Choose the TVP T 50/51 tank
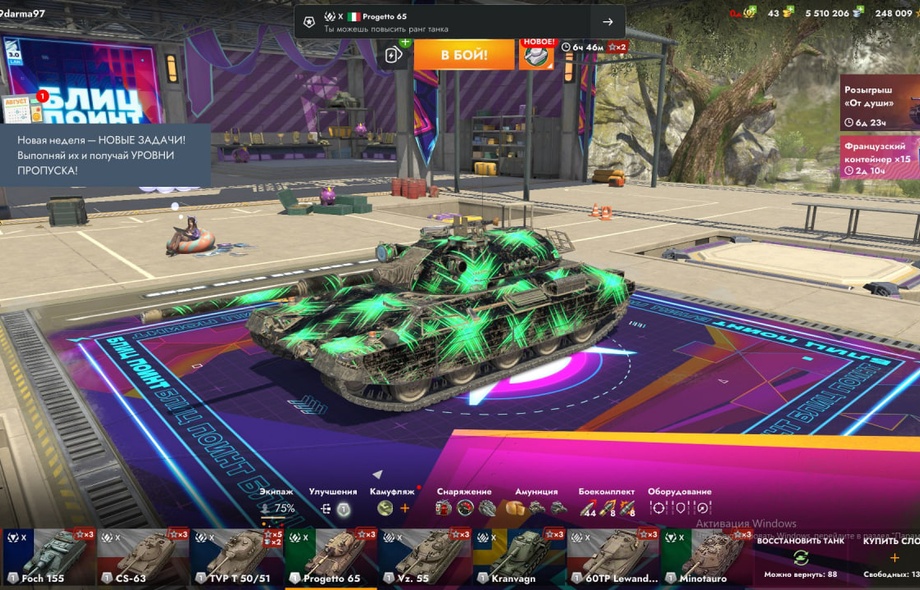 click(x=236, y=557)
